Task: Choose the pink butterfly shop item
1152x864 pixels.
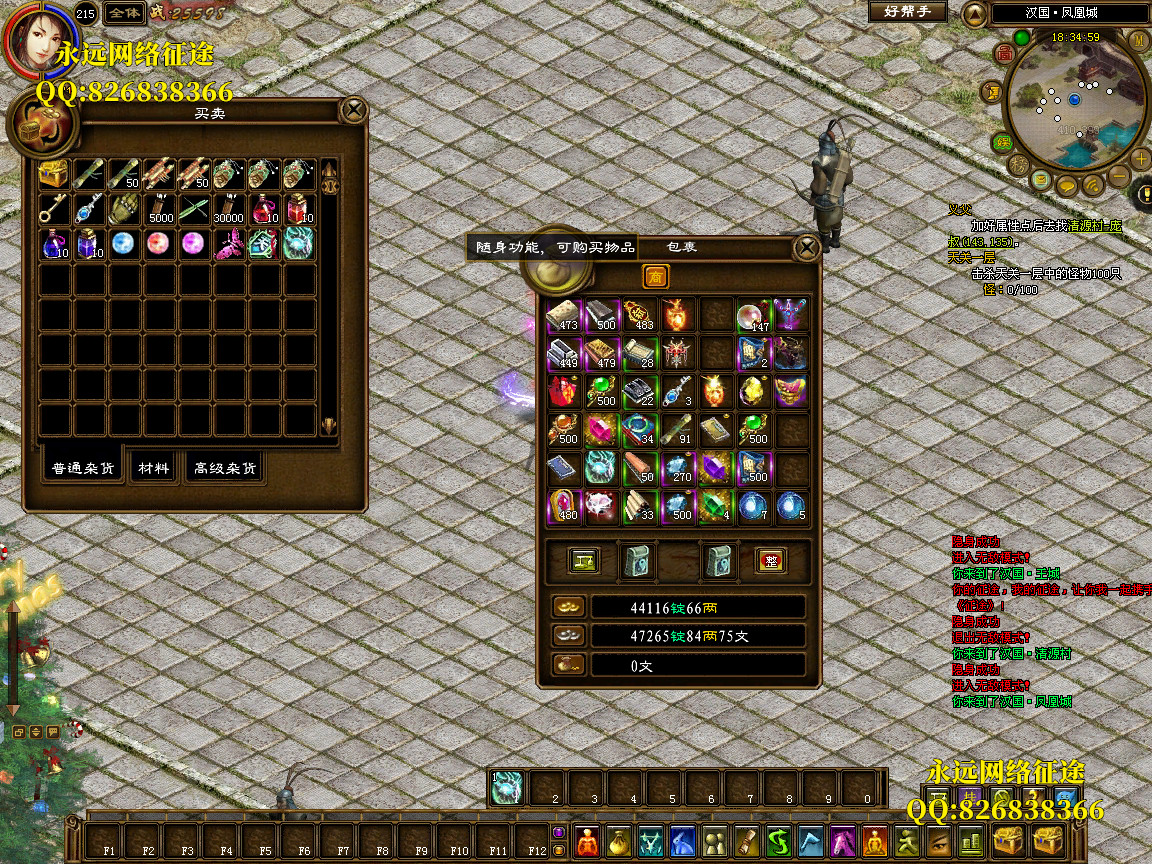Action: (x=229, y=244)
